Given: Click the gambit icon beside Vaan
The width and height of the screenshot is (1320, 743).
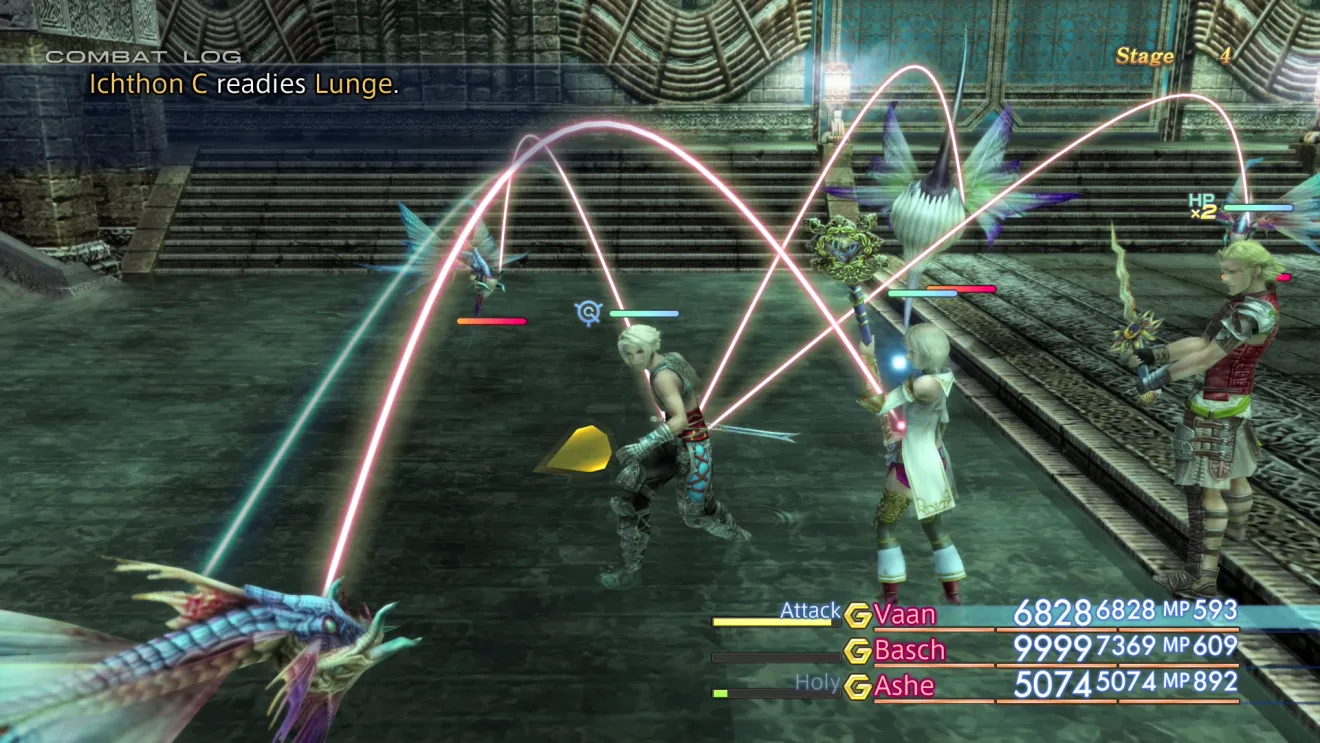Looking at the screenshot, I should coord(857,614).
